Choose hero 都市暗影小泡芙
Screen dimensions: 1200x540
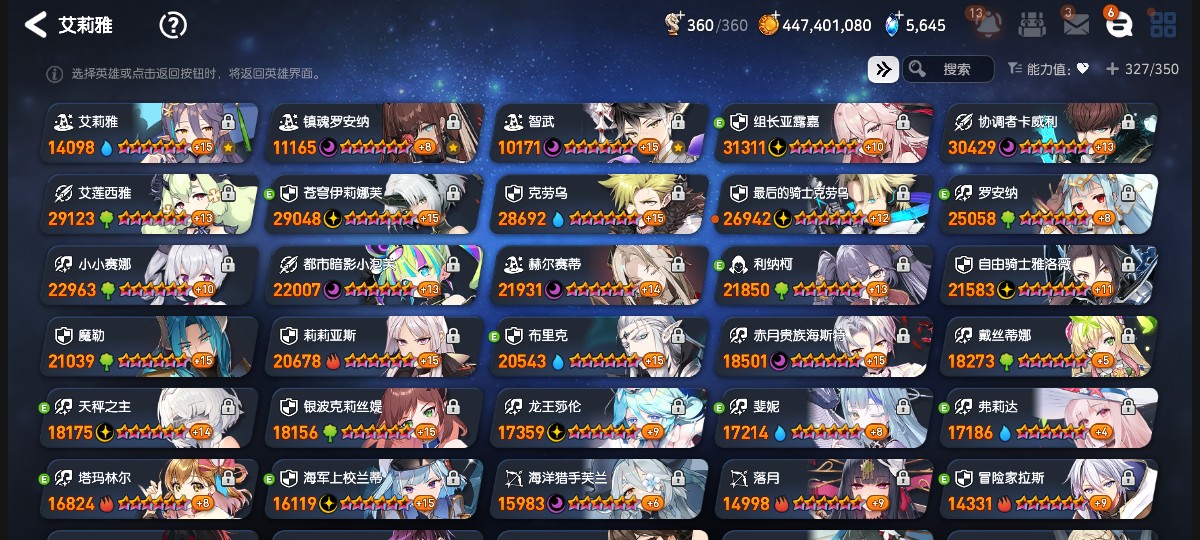375,275
